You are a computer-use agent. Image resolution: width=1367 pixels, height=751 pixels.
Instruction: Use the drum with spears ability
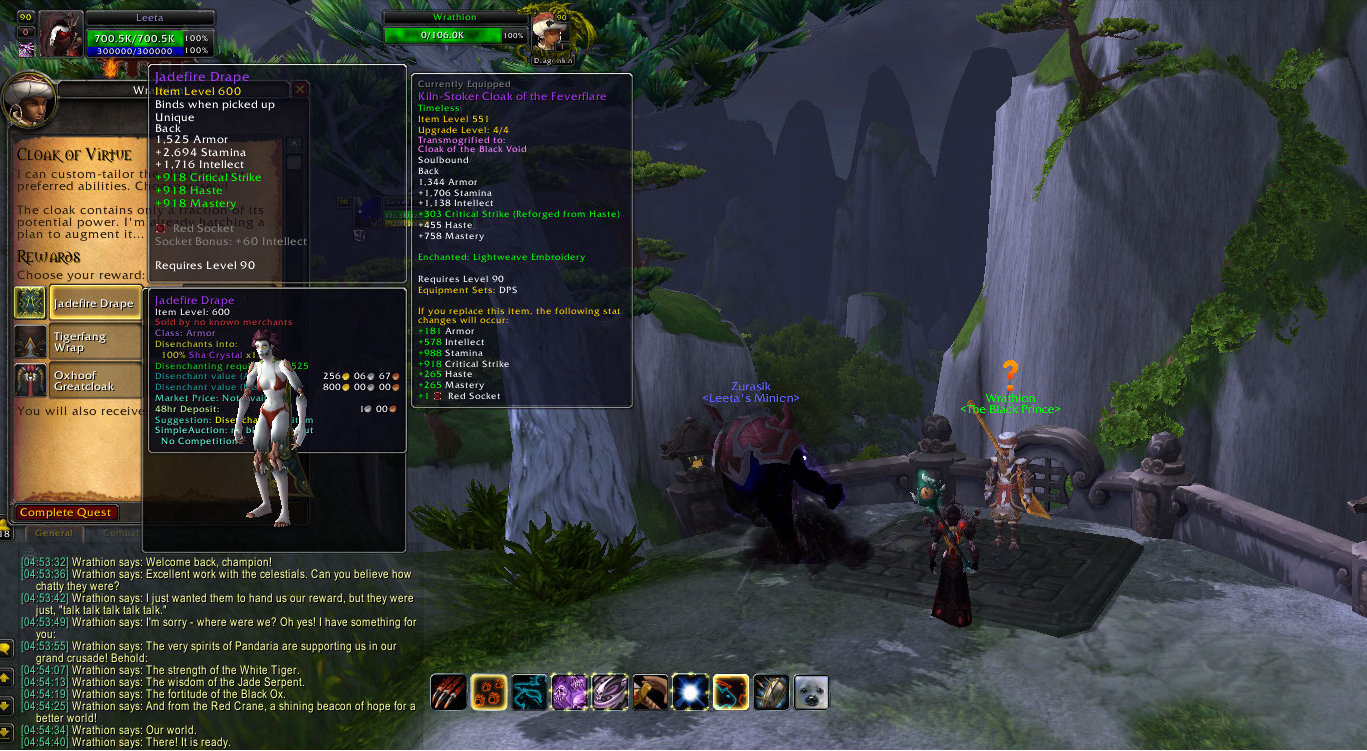[771, 692]
